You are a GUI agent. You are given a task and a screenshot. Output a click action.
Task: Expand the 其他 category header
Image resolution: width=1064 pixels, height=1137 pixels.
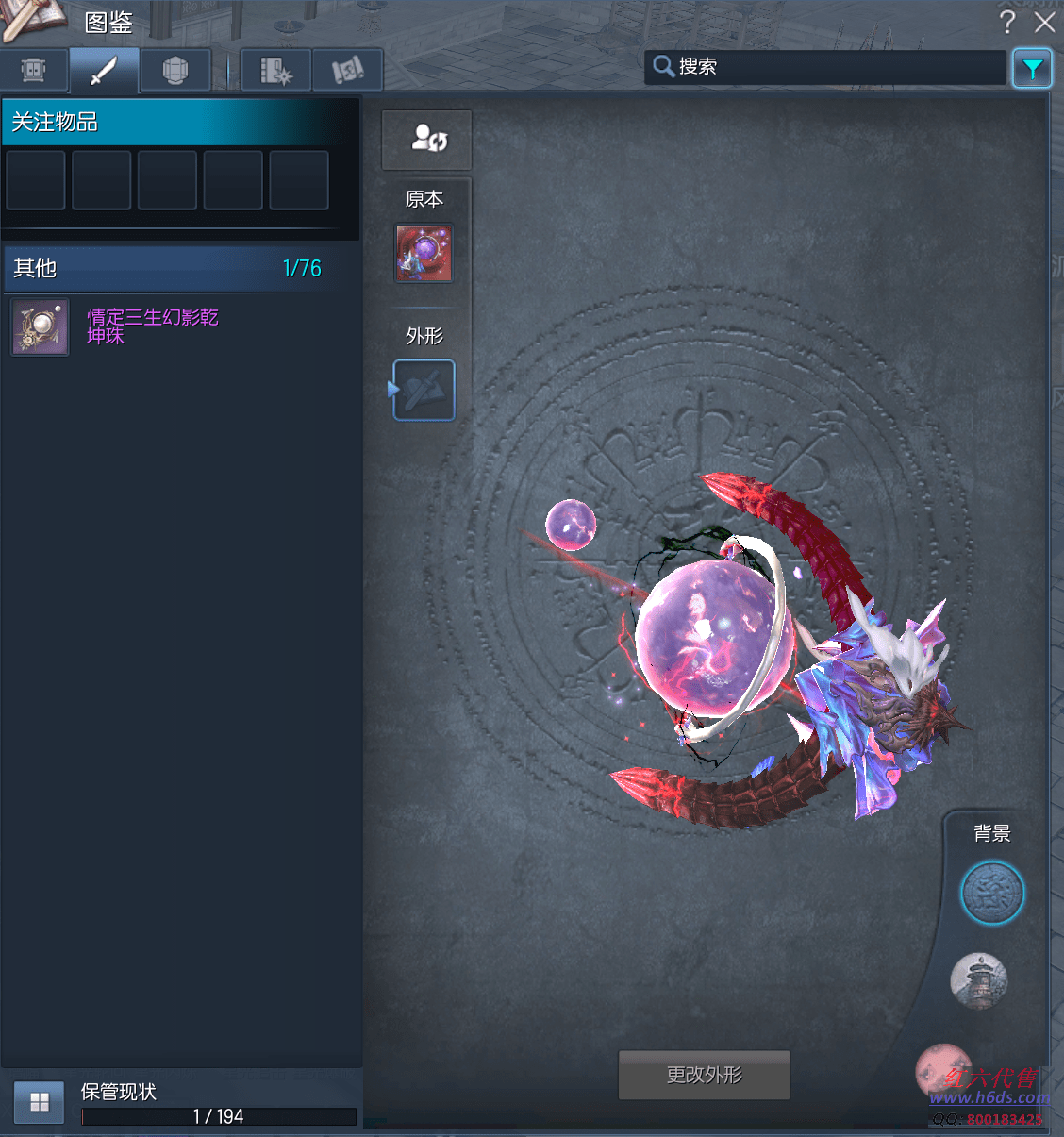tap(170, 269)
